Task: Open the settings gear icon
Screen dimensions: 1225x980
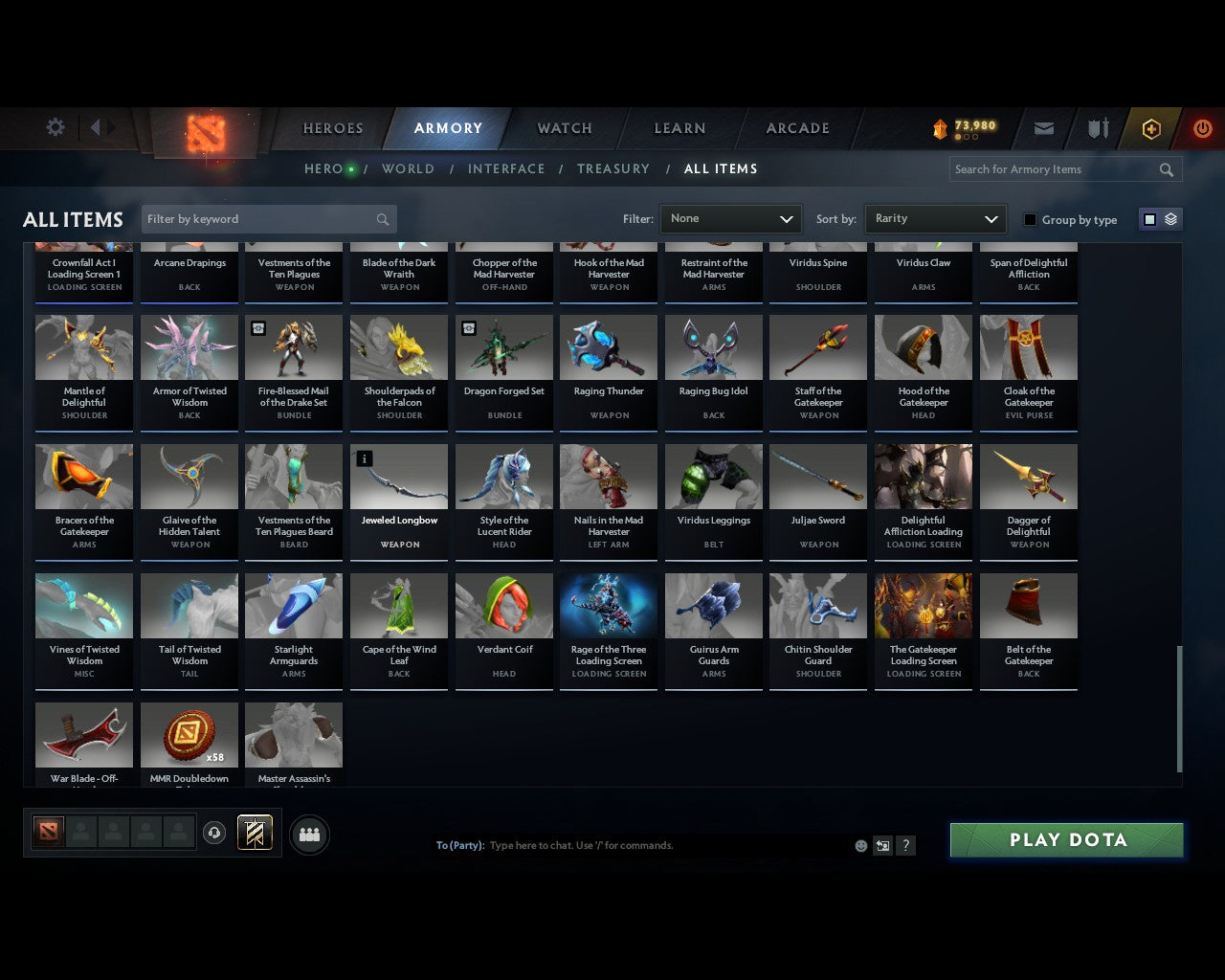Action: click(55, 127)
